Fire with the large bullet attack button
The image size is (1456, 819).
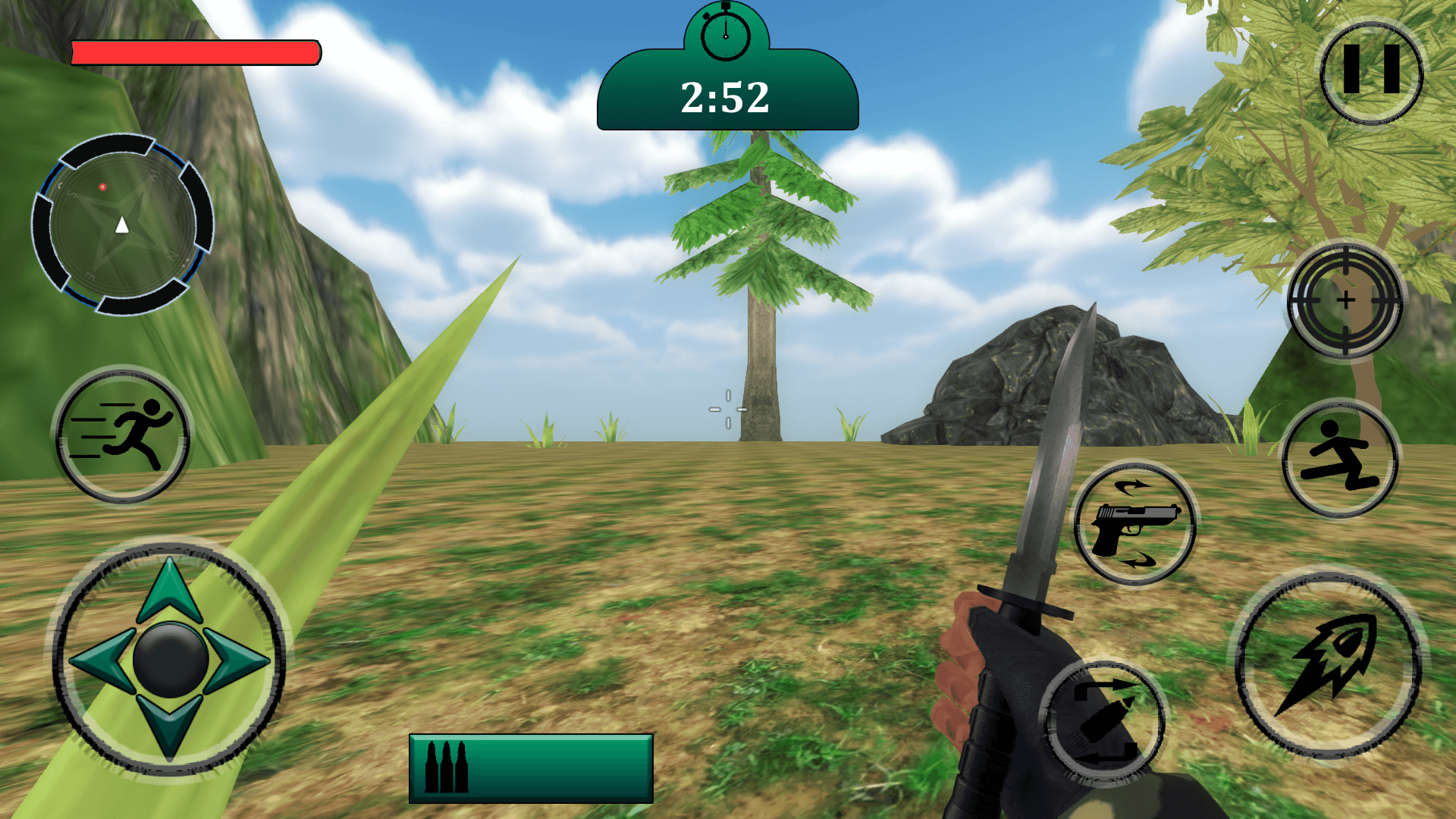tap(1329, 665)
